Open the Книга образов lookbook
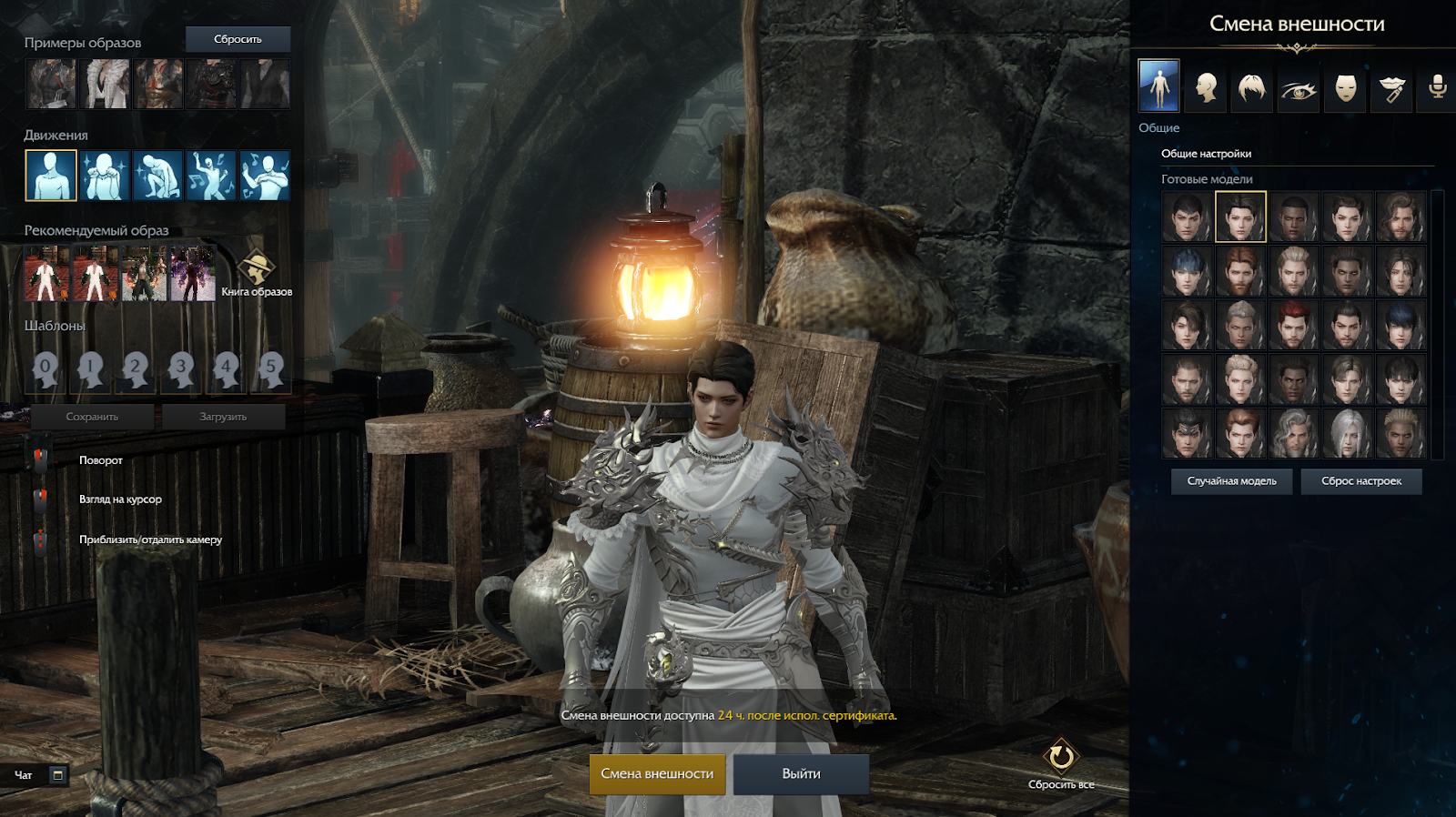 click(x=257, y=273)
